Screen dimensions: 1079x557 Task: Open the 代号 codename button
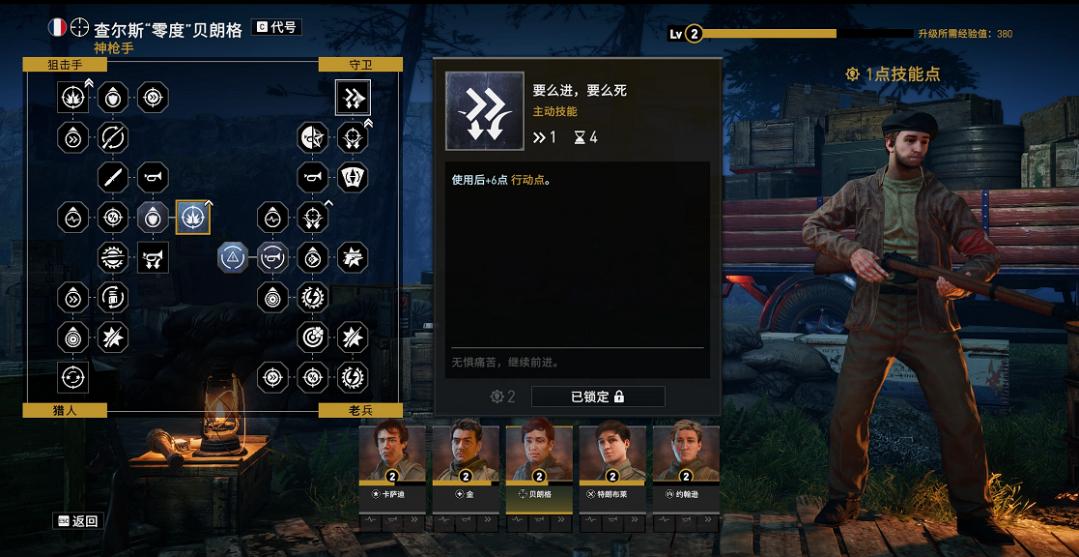pyautogui.click(x=277, y=27)
